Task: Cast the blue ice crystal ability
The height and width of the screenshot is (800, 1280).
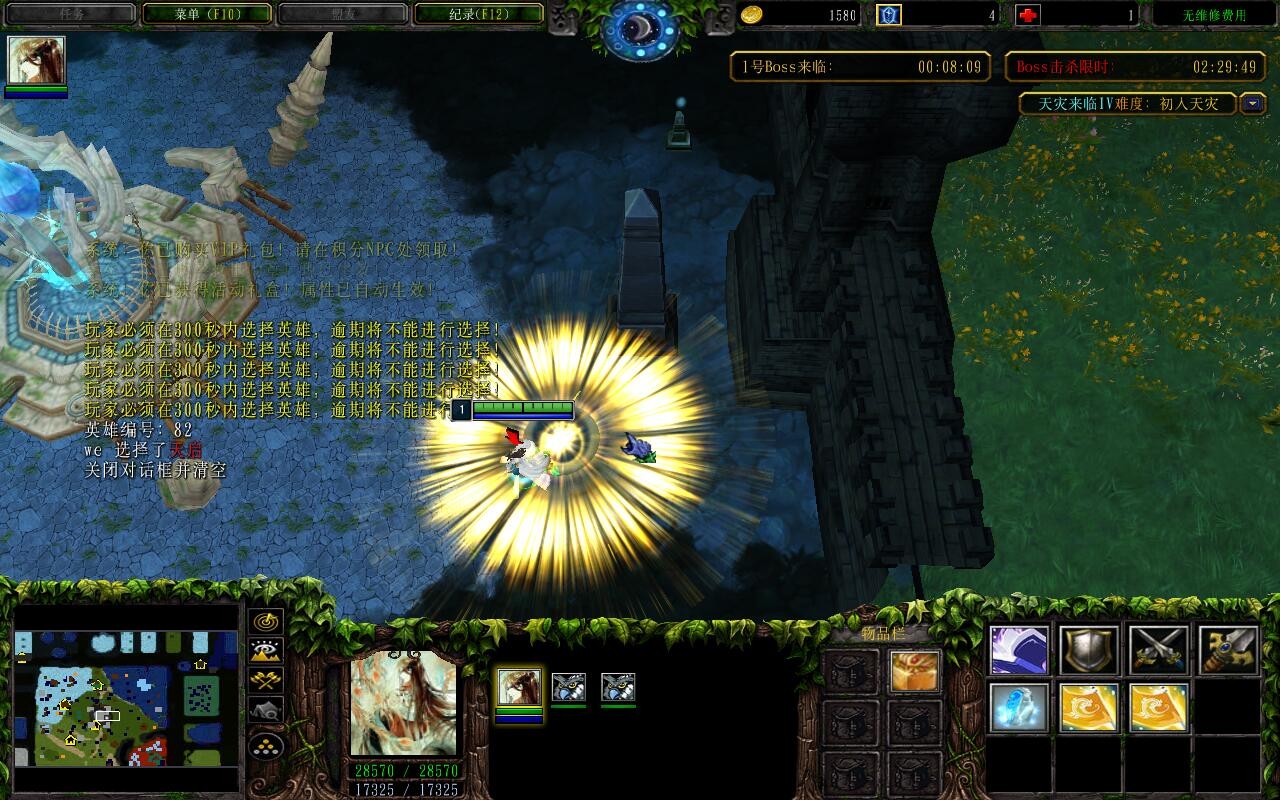Action: [x=1019, y=708]
